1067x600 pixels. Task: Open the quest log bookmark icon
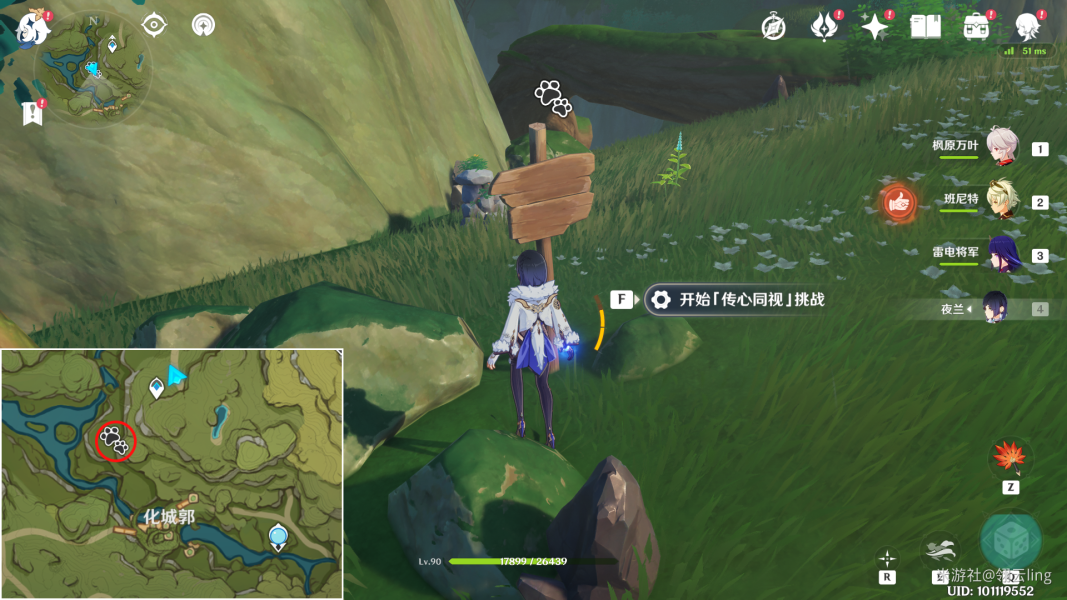point(32,113)
